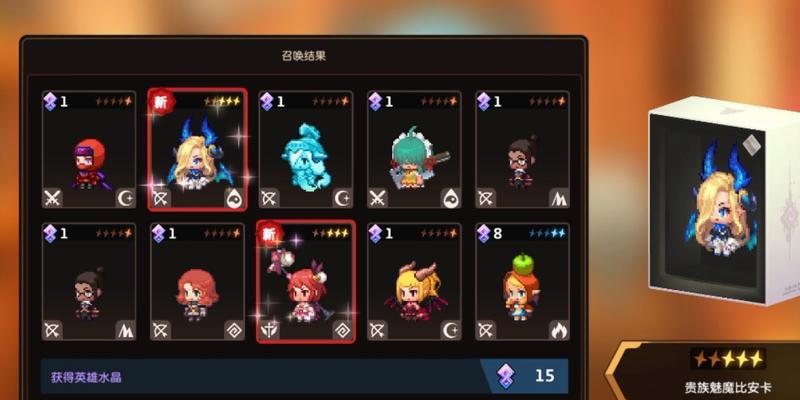
Task: Pick the orange-haired girl card without new badge
Action: pos(197,282)
